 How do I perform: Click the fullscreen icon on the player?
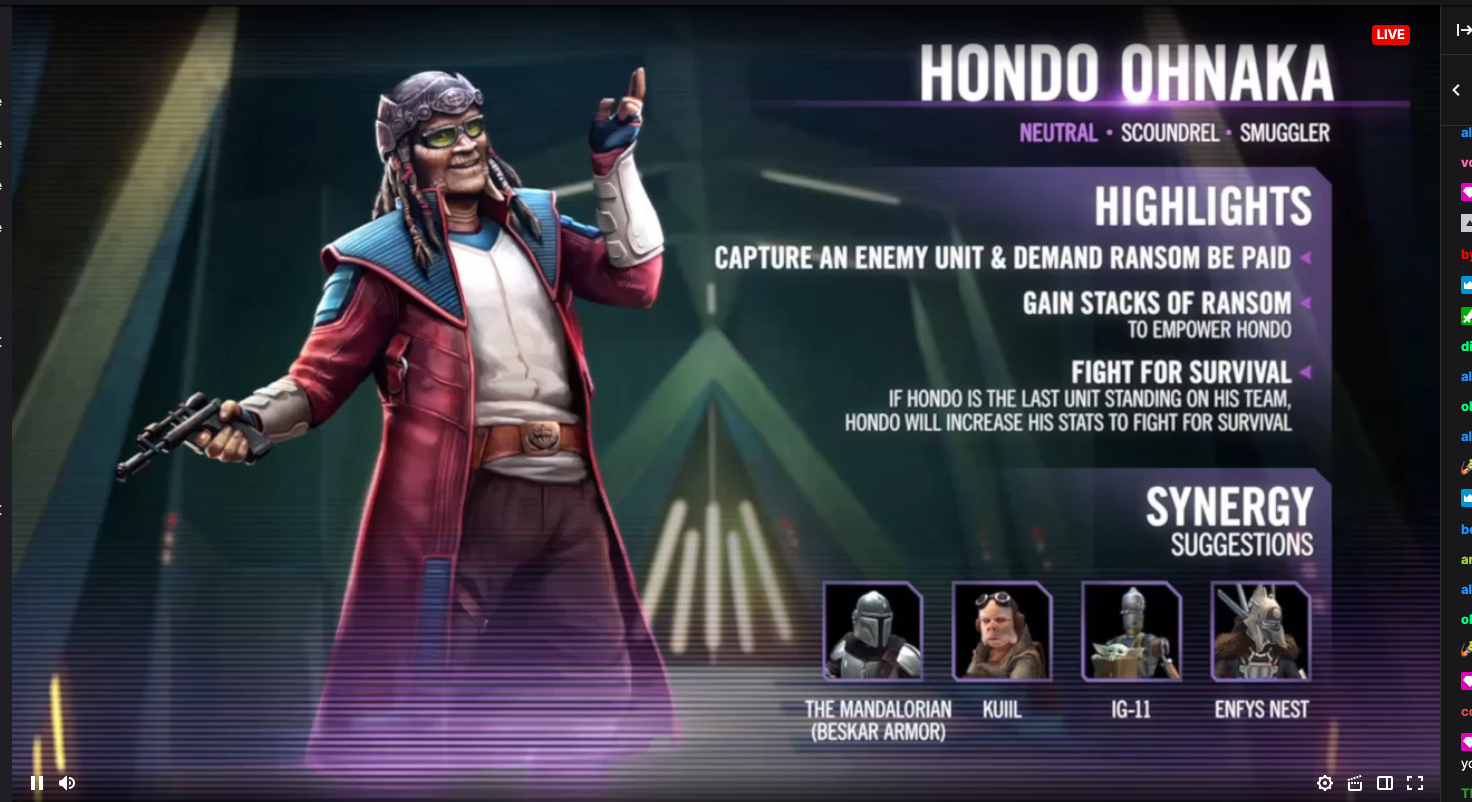coord(1414,783)
